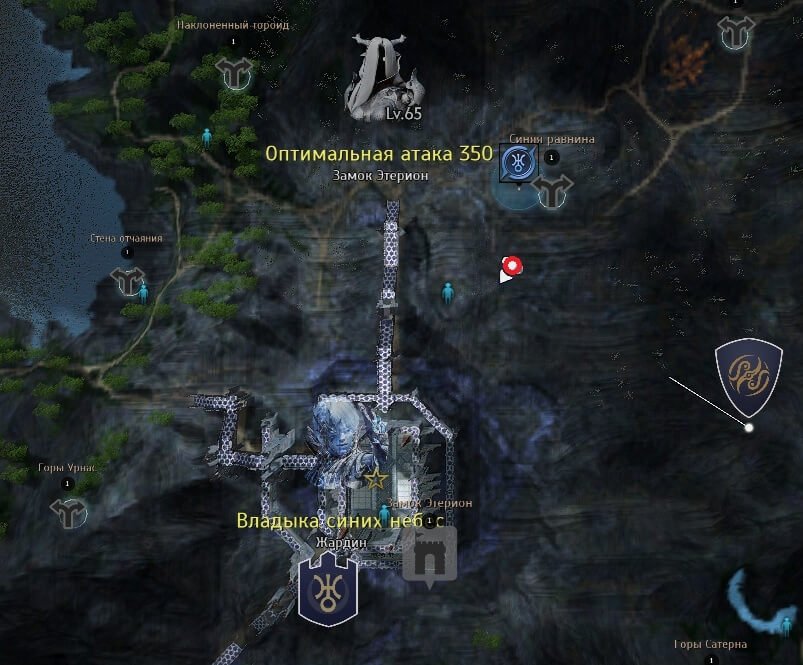The width and height of the screenshot is (803, 665).
Task: Select the Lv.65 boss marker
Action: click(x=380, y=78)
